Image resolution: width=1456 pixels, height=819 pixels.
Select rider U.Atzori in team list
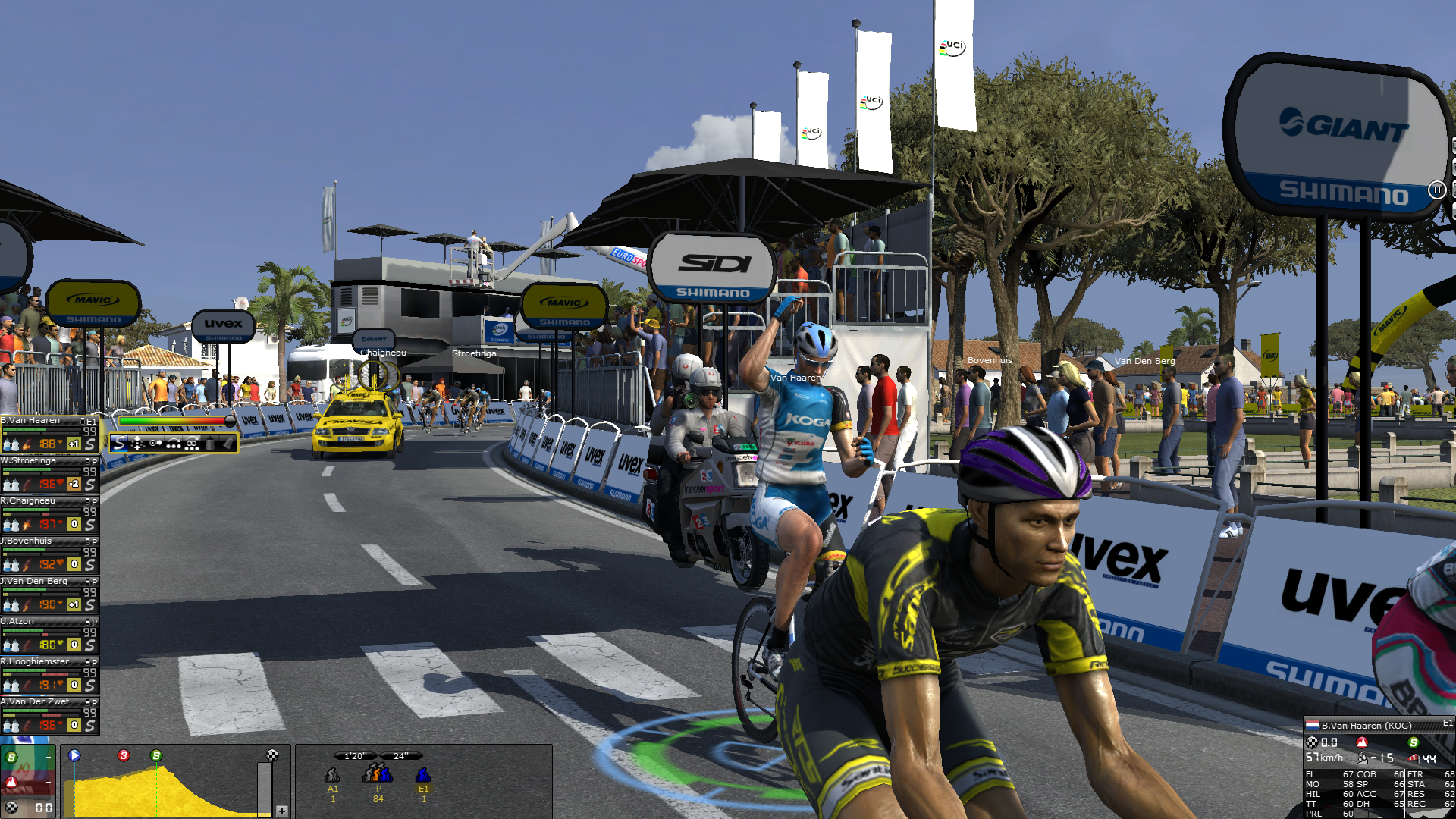[x=19, y=622]
